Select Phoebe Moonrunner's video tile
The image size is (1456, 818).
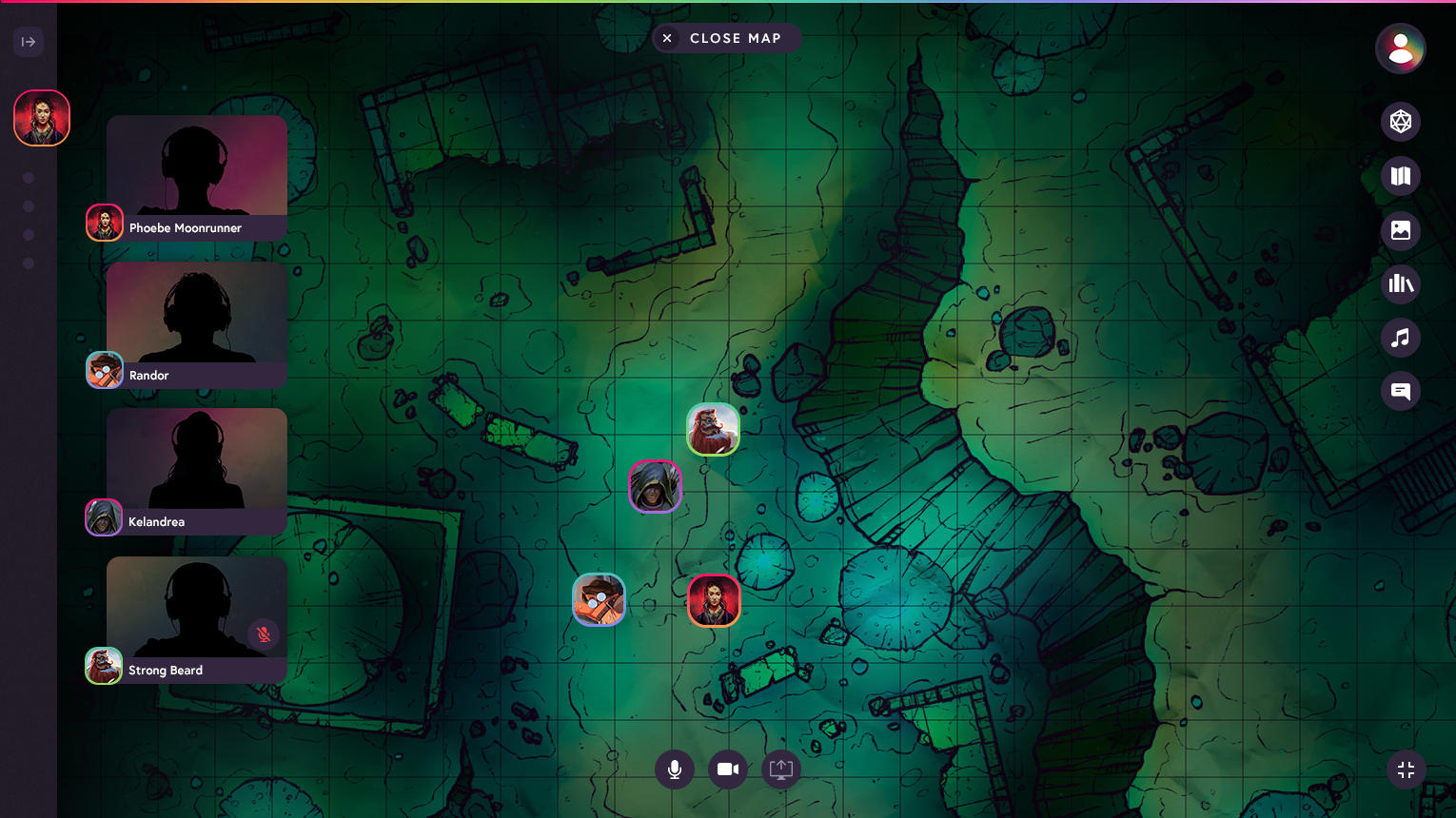(x=197, y=166)
